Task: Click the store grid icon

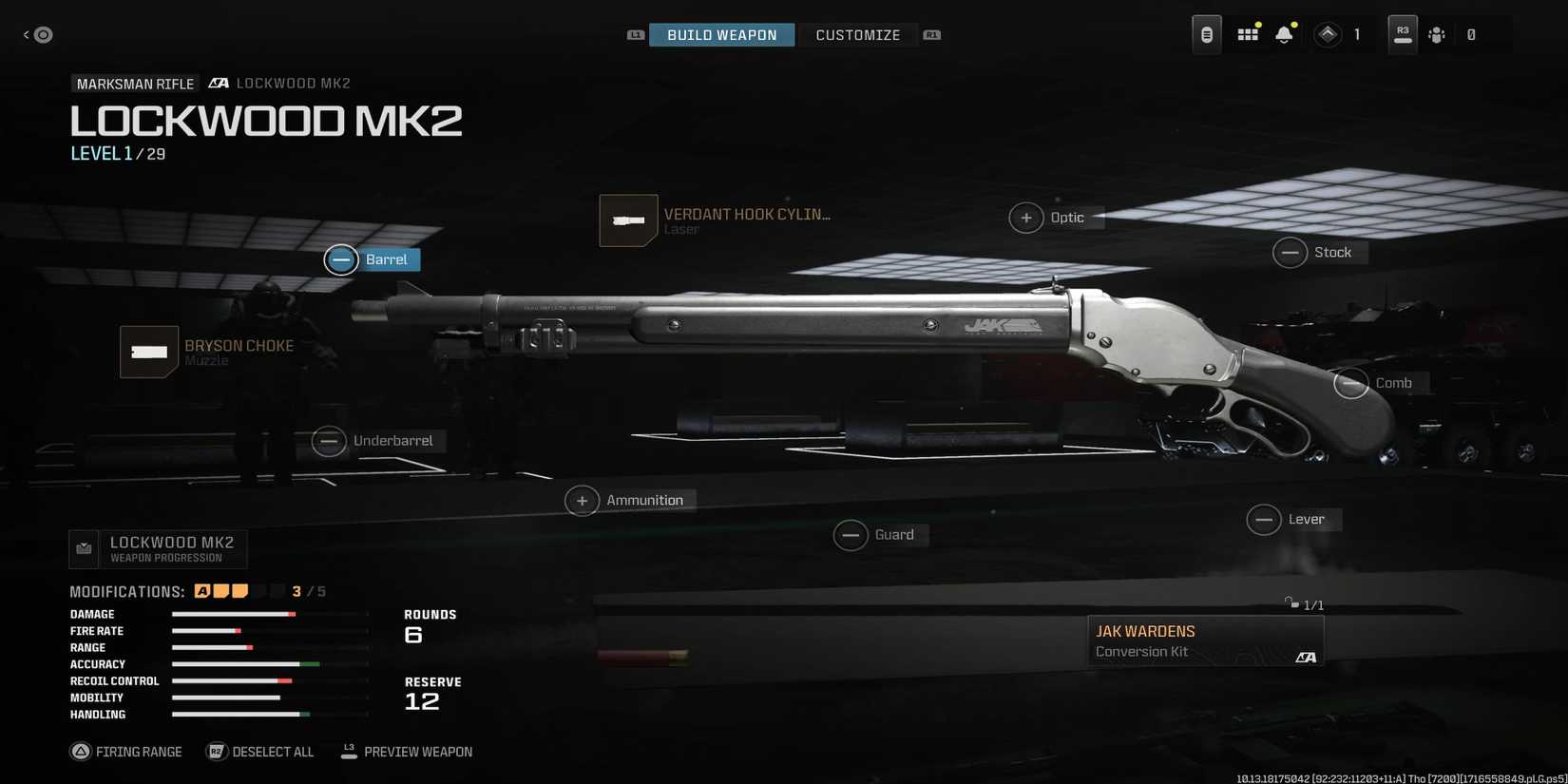Action: click(x=1247, y=33)
